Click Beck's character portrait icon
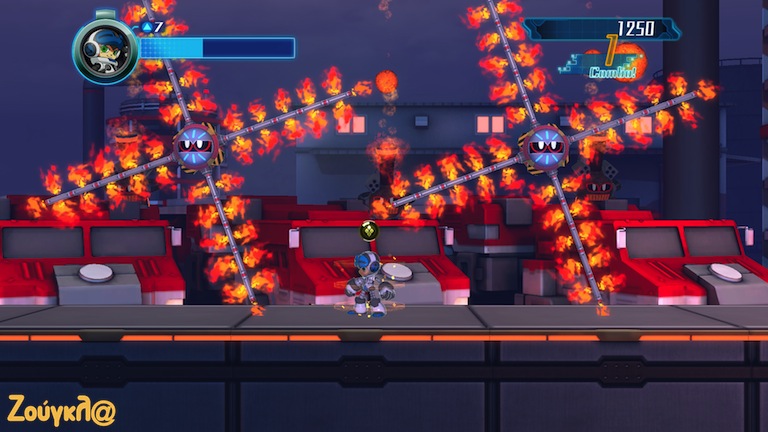Viewport: 768px width, 432px height. pyautogui.click(x=104, y=51)
